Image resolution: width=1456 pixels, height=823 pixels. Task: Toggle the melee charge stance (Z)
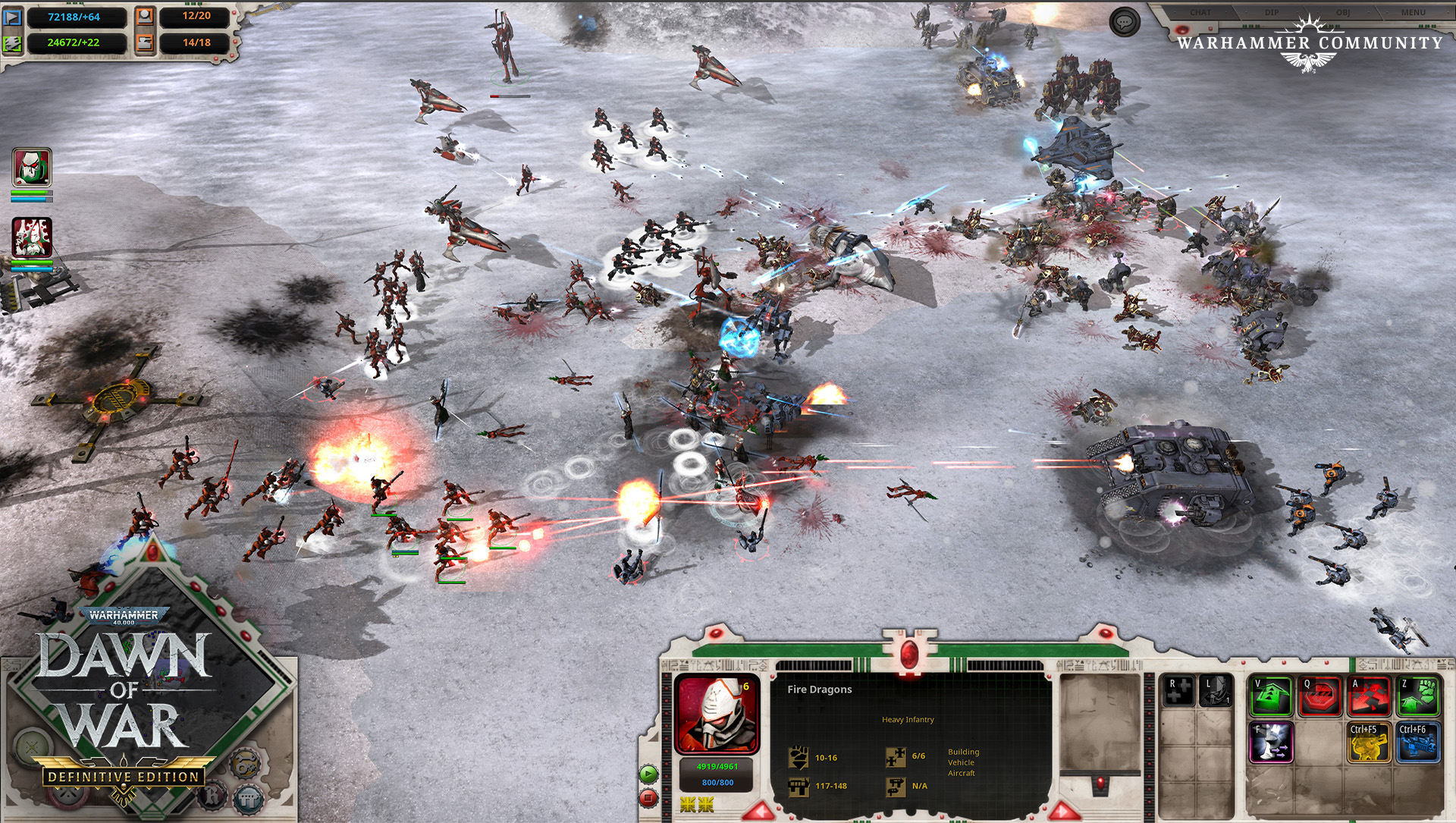[1417, 695]
